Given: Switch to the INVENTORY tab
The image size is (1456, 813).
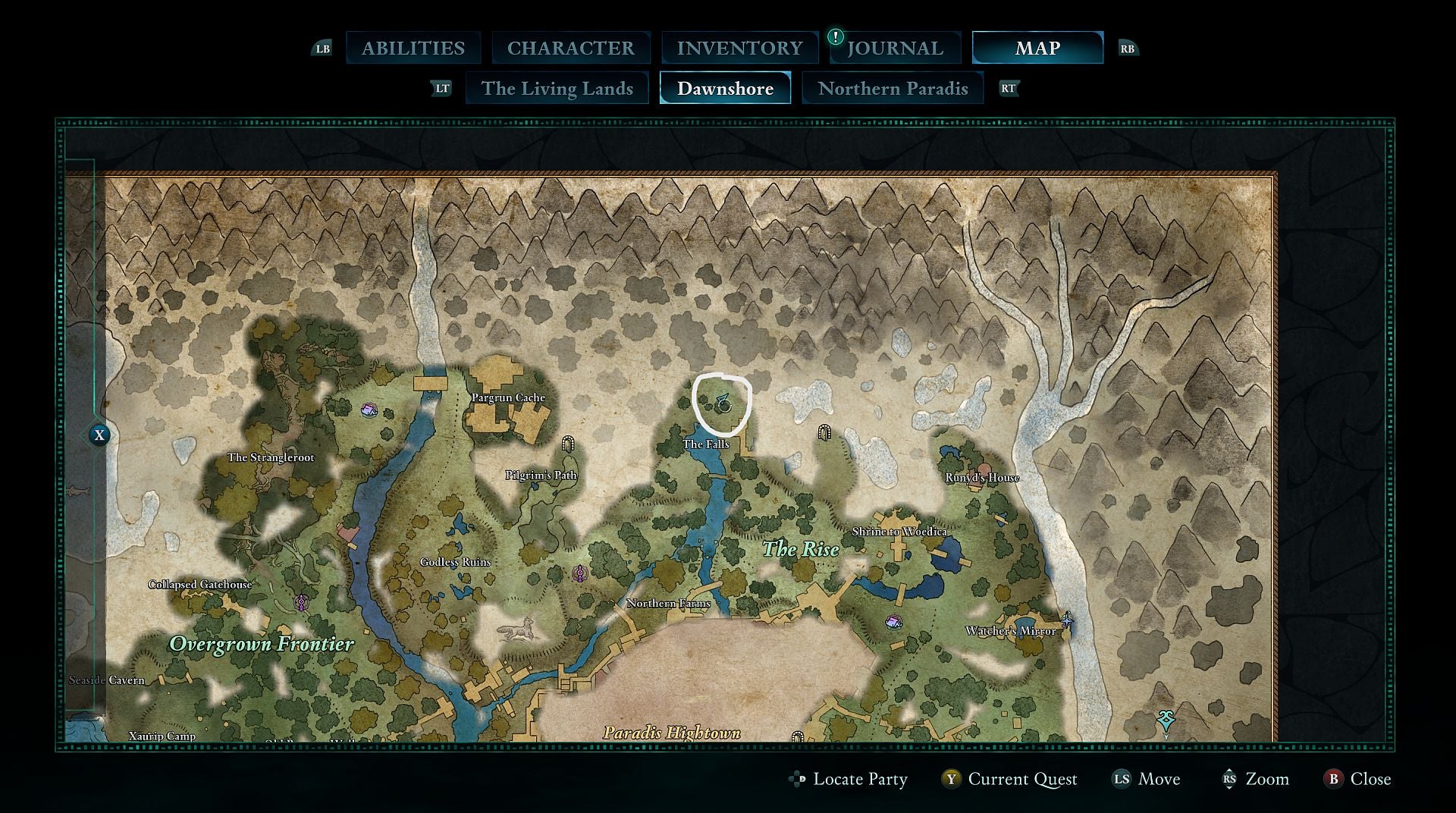Looking at the screenshot, I should [740, 47].
